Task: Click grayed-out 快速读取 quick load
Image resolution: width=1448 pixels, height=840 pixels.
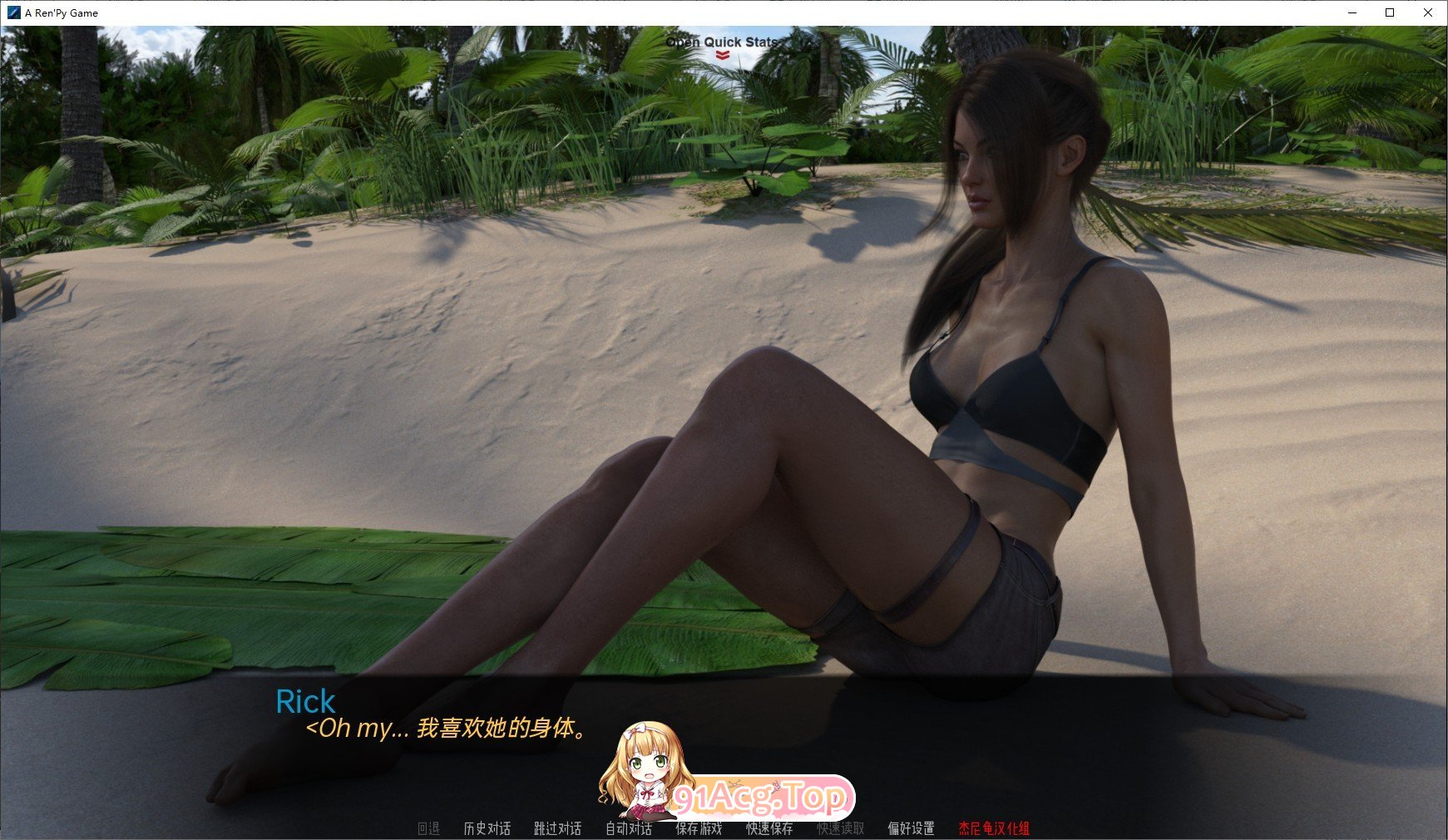Action: coord(841,829)
